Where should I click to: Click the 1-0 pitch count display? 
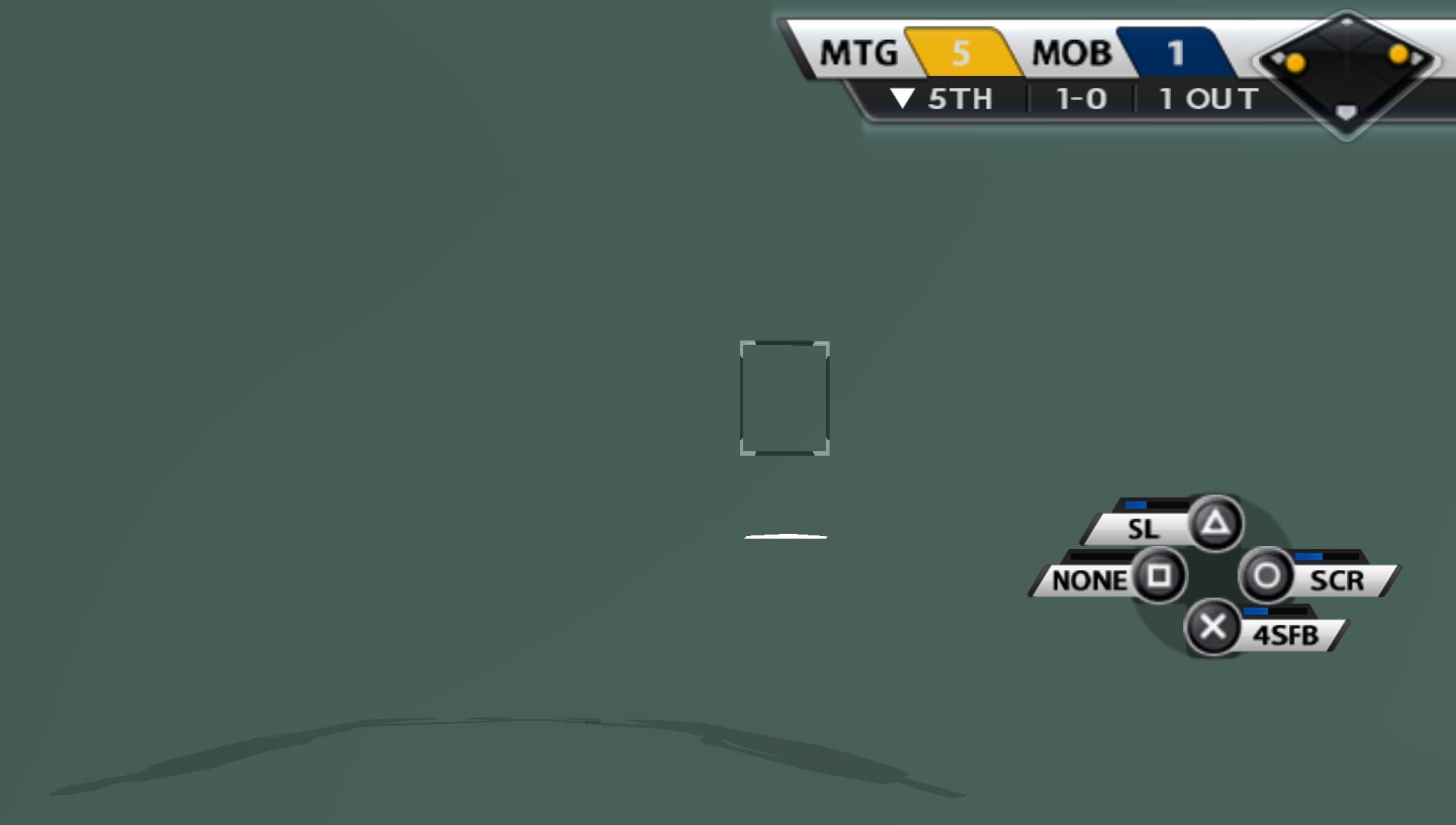[x=1081, y=98]
